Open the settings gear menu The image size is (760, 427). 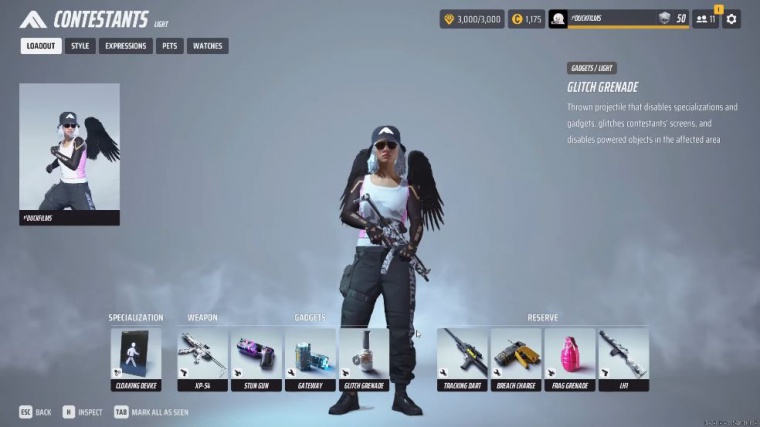click(732, 19)
